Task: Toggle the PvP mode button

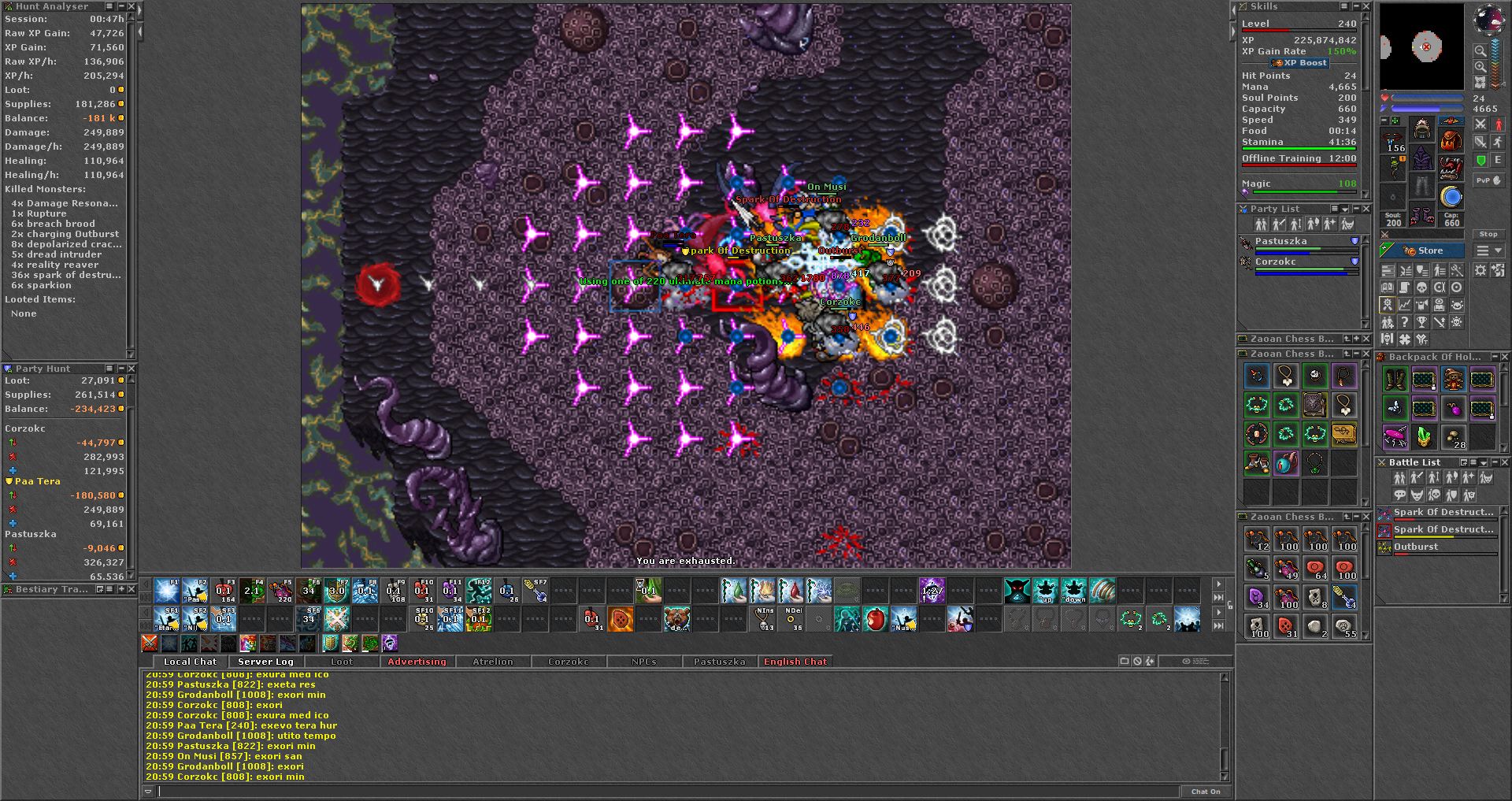Action: pos(1488,180)
